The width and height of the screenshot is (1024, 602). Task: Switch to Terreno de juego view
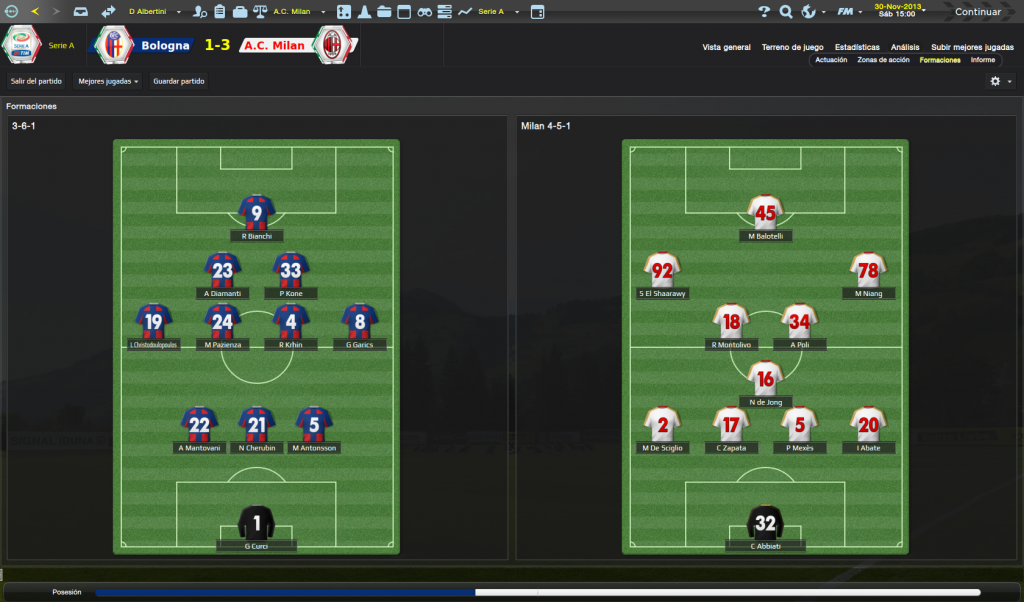(792, 47)
